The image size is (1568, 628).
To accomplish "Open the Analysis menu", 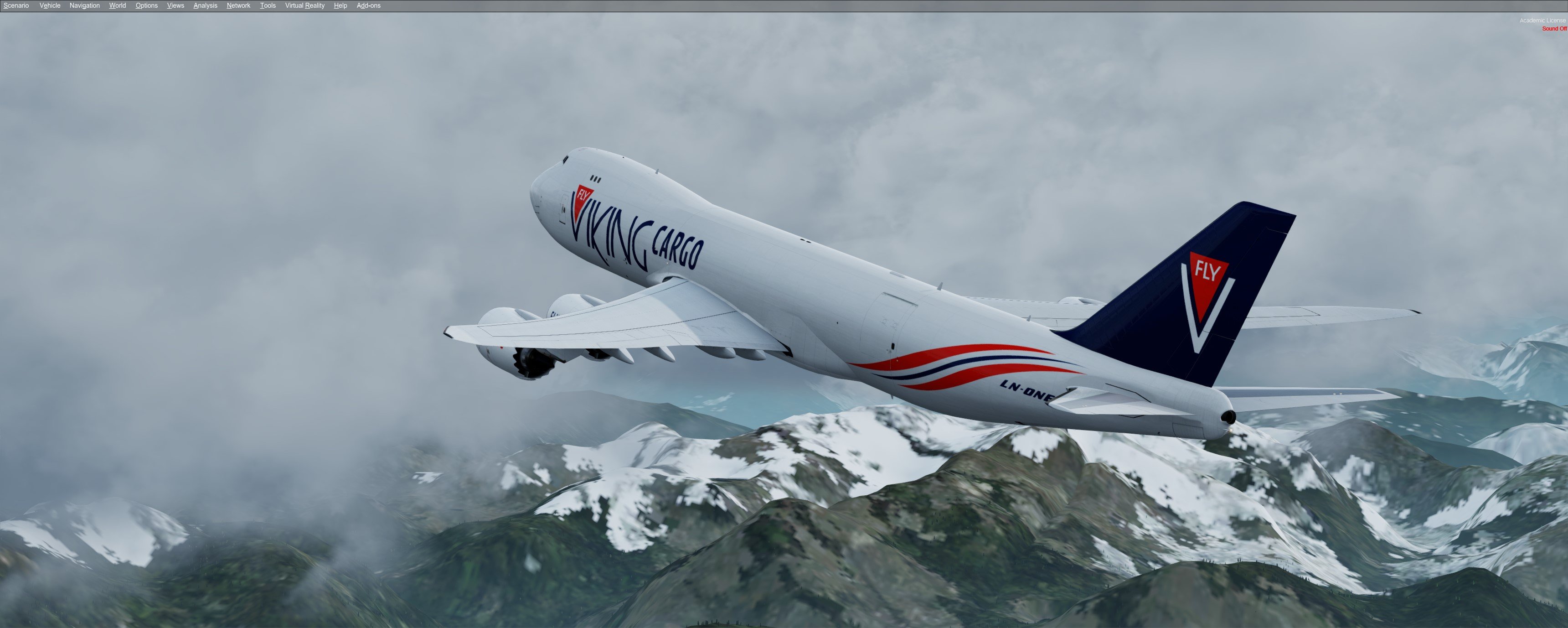I will pos(205,5).
